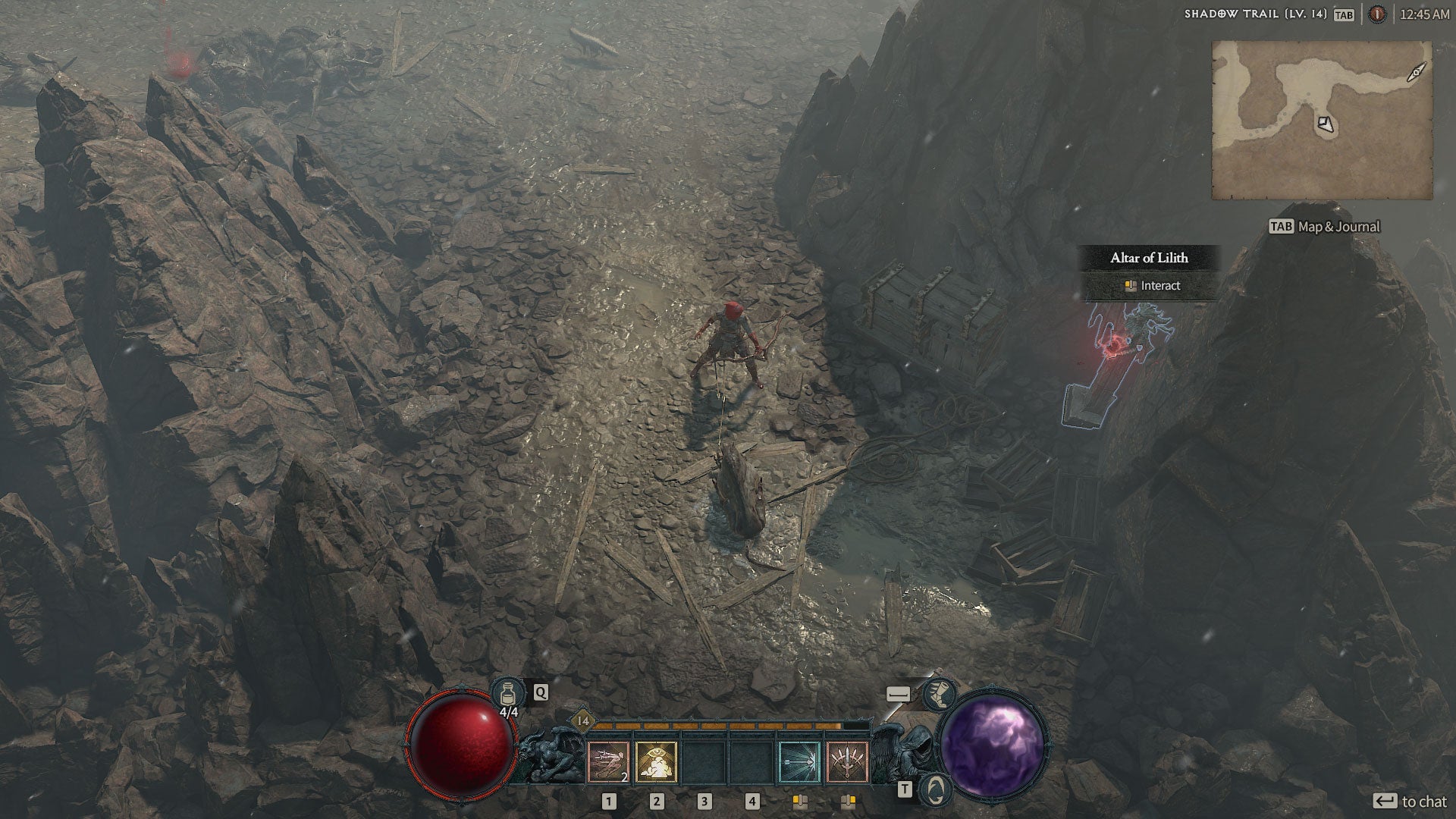The width and height of the screenshot is (1456, 819).
Task: Fire the teal arrow skill
Action: click(x=799, y=761)
